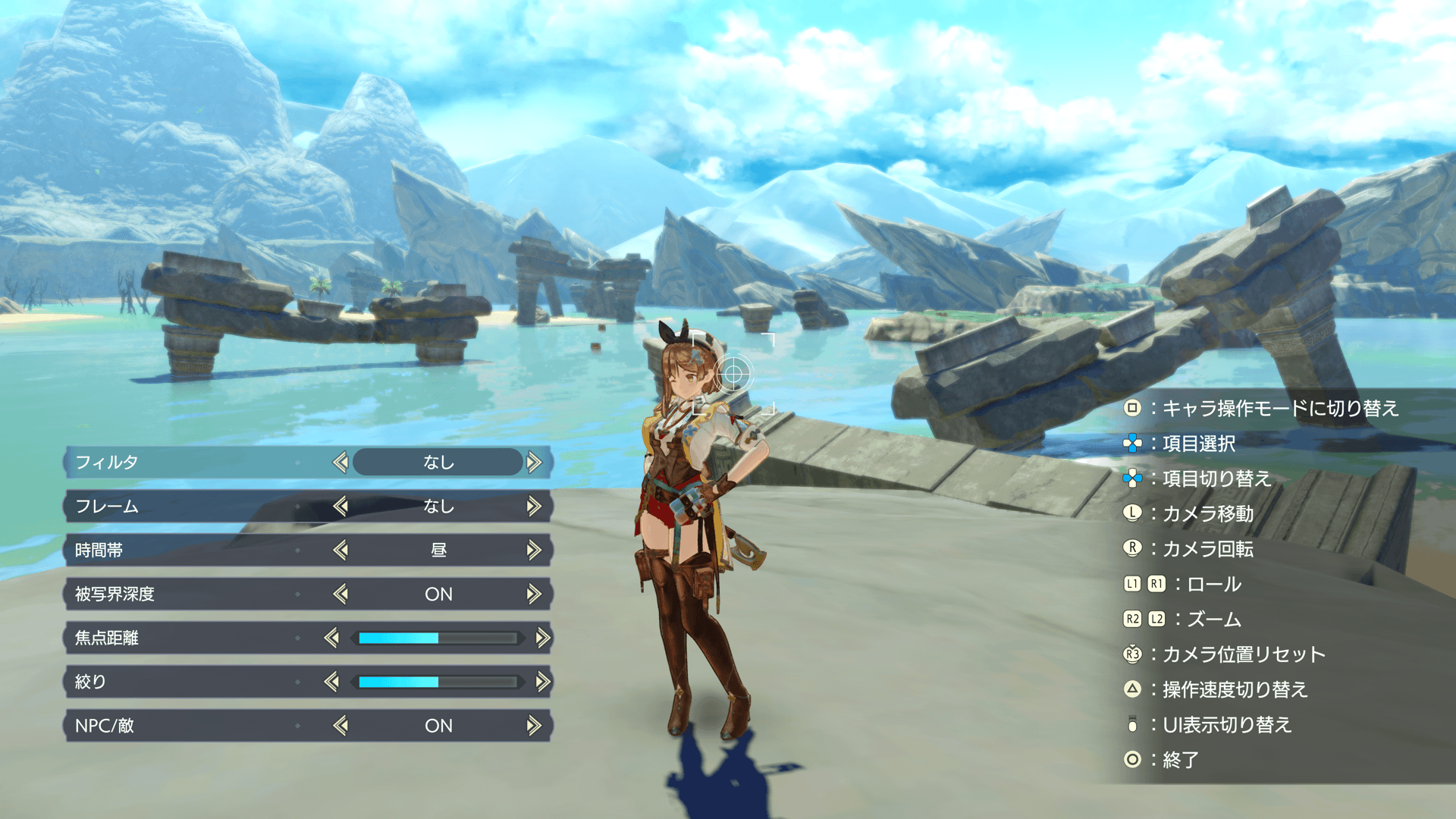Decrease 絞り with the left arrow
This screenshot has width=1456, height=819.
331,682
